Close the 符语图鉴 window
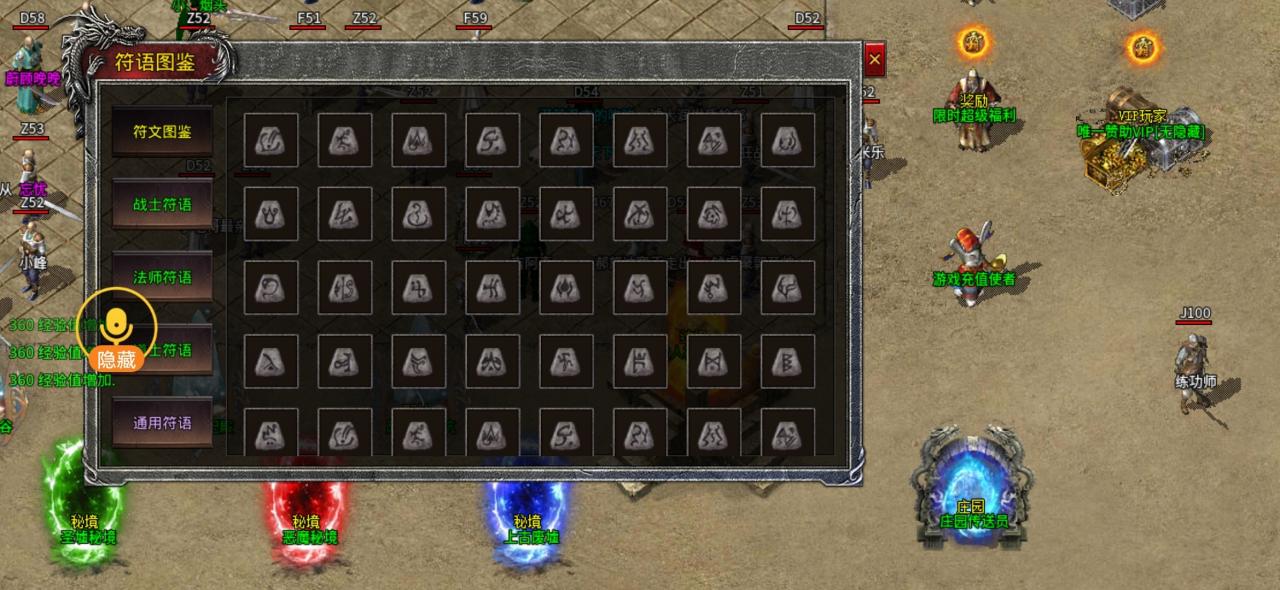 click(x=874, y=60)
